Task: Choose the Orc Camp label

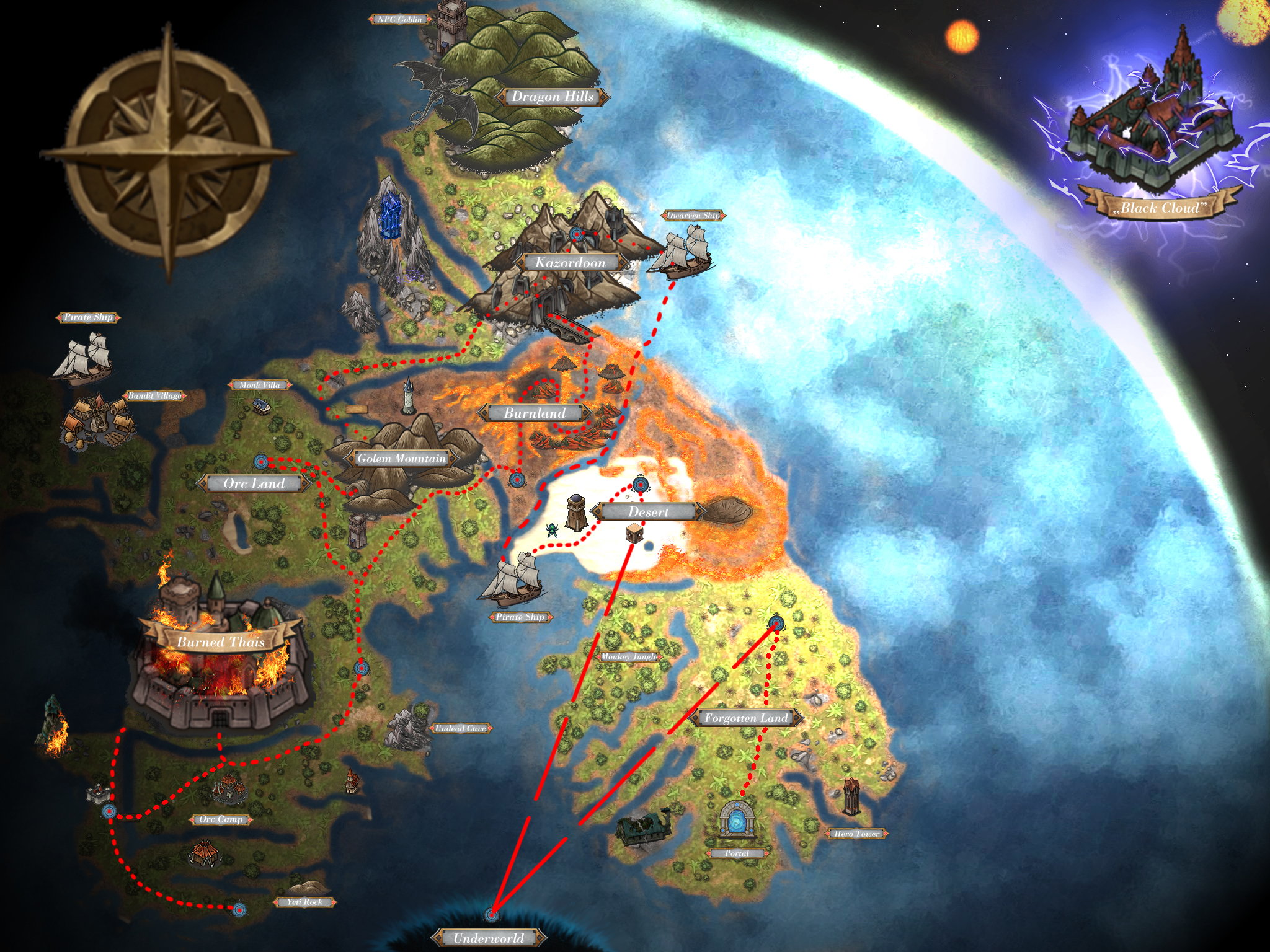Action: [x=221, y=819]
